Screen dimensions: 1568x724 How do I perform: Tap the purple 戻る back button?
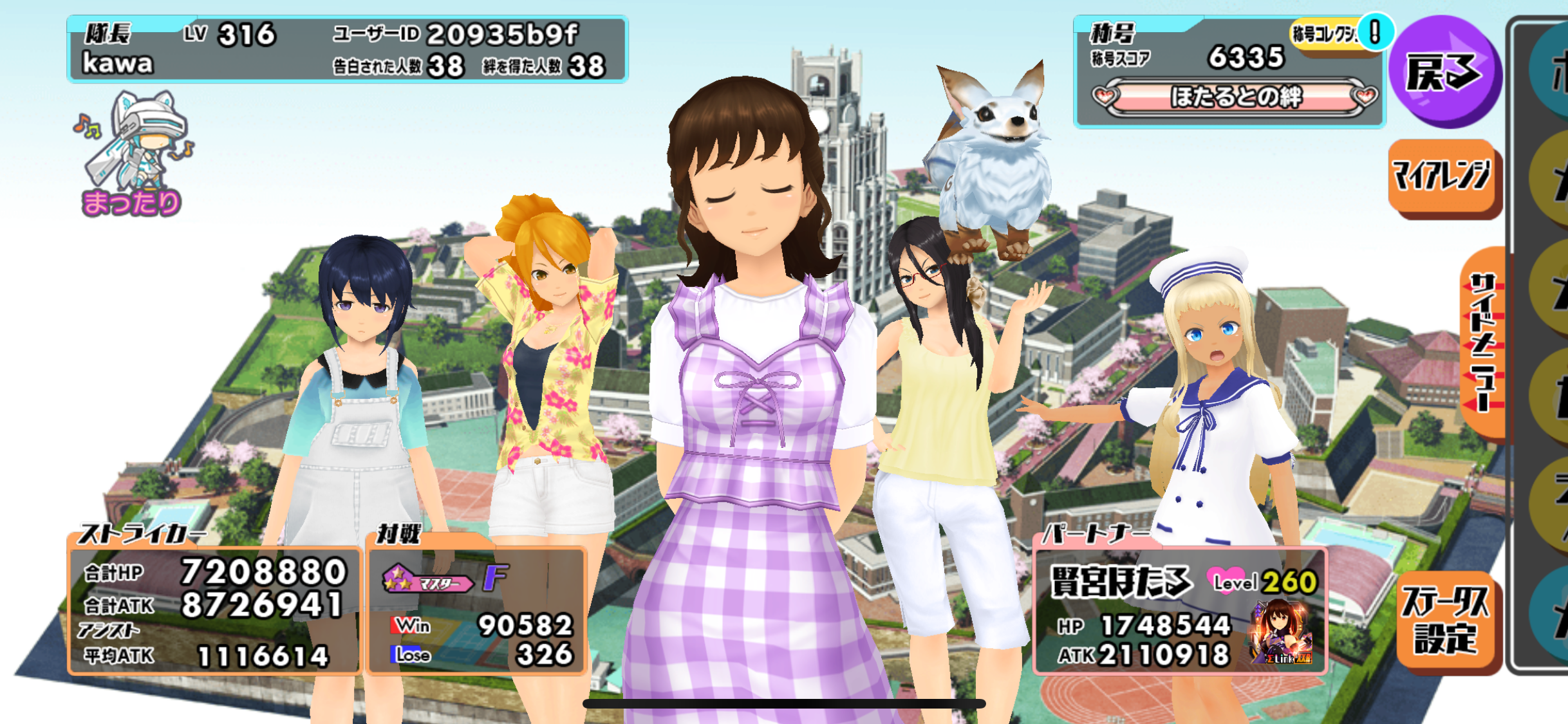pyautogui.click(x=1444, y=72)
